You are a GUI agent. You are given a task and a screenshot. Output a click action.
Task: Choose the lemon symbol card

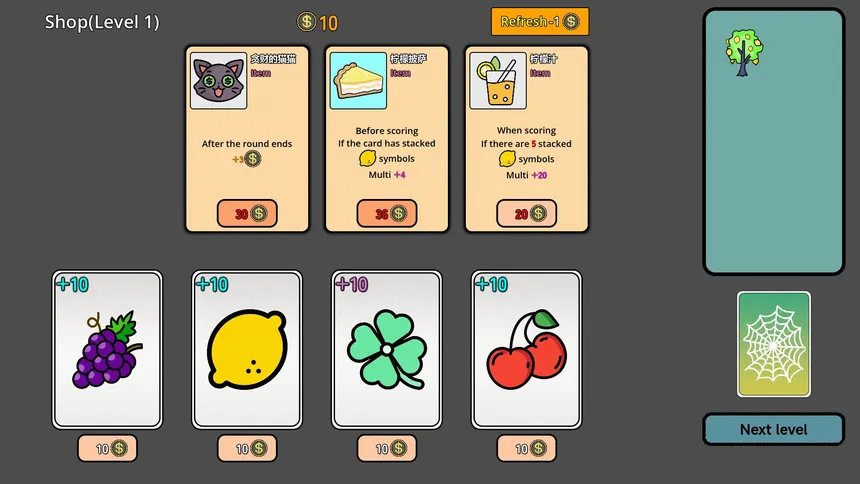[247, 349]
